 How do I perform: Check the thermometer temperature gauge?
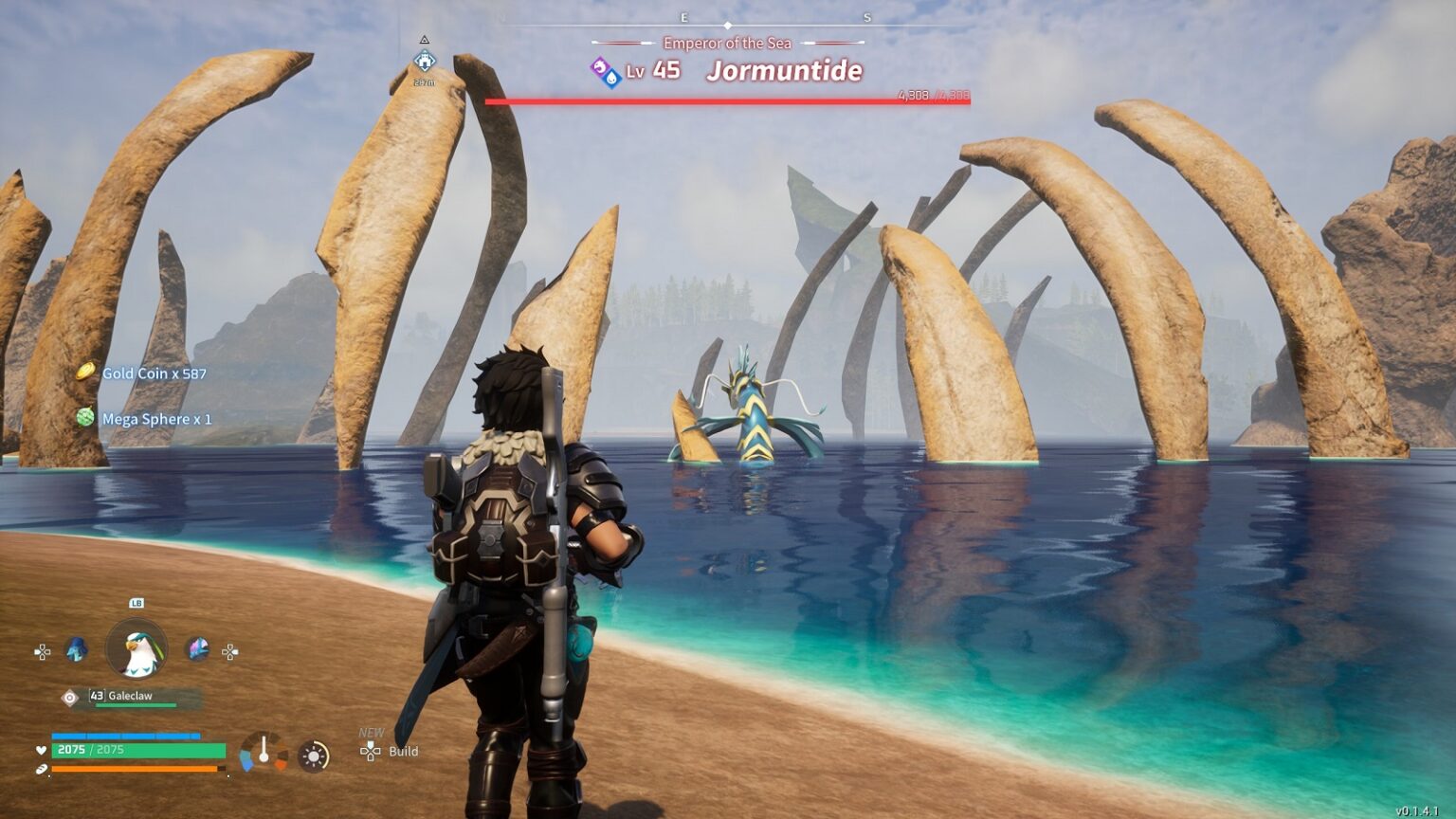click(x=264, y=752)
